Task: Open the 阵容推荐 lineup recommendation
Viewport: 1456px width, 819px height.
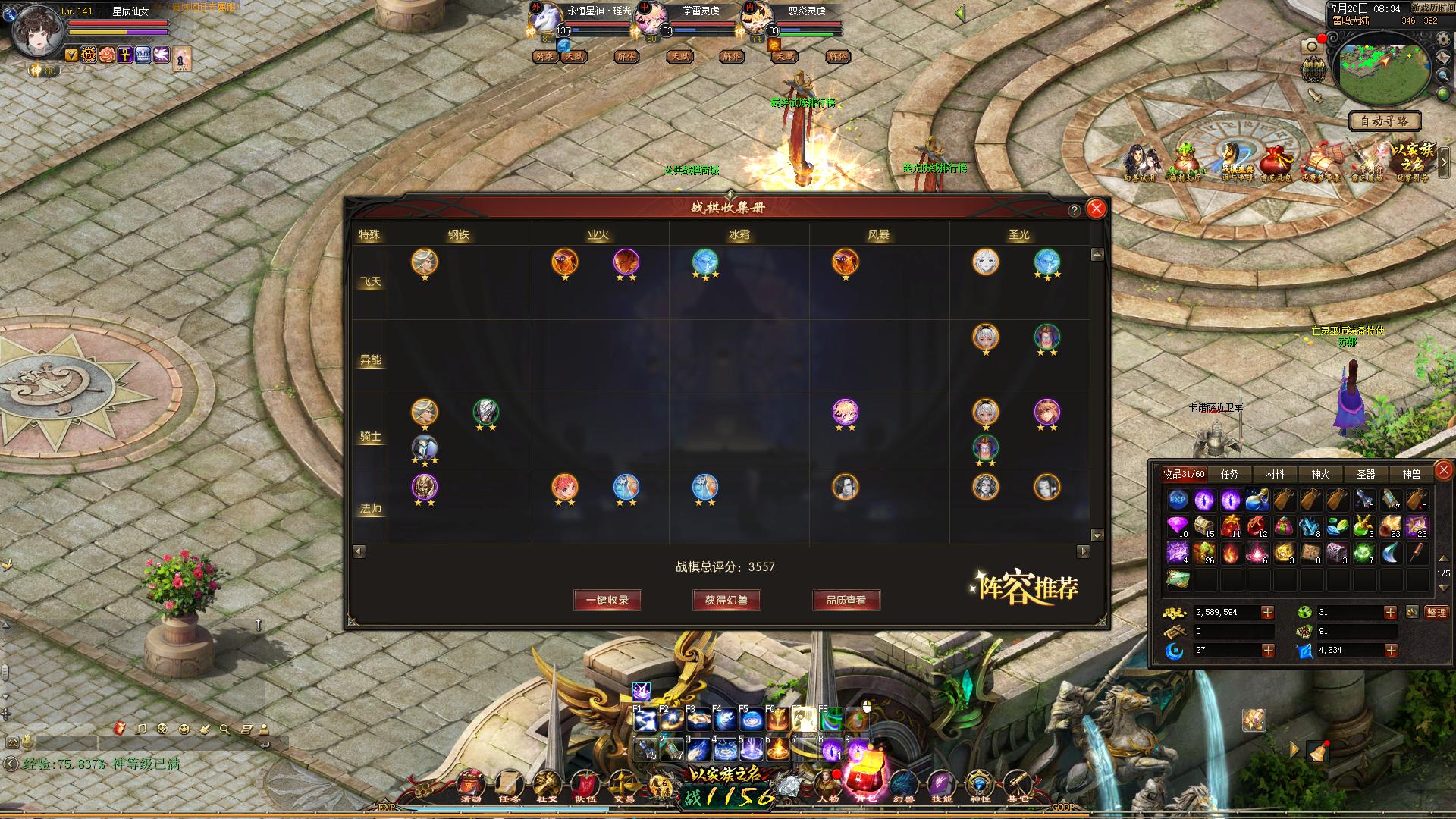Action: point(1024,588)
